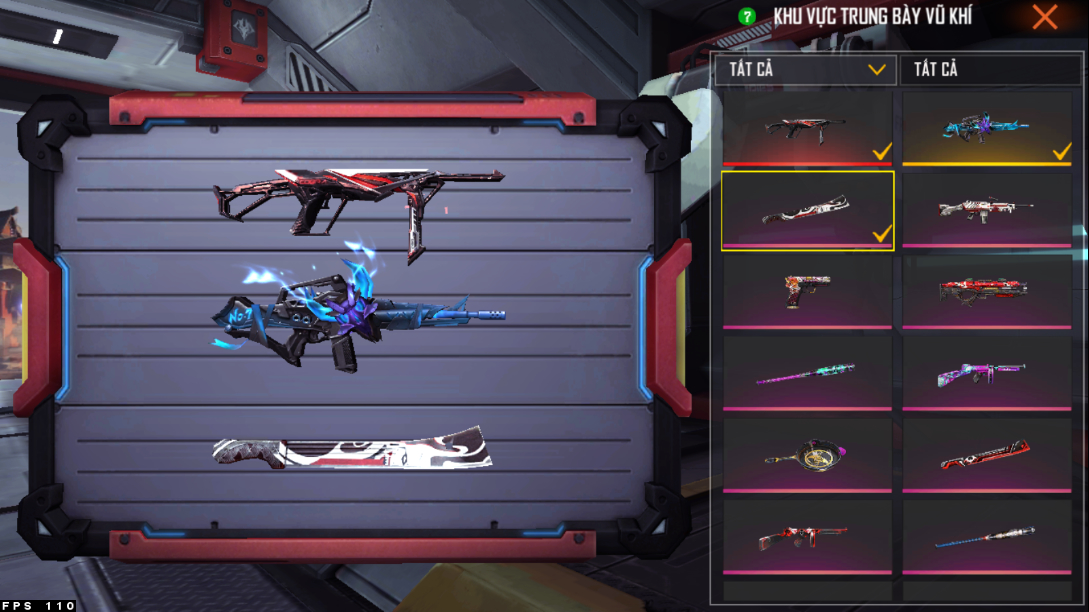1089x612 pixels.
Task: Open the right TẤT CẢ filter dropdown
Action: tap(986, 69)
